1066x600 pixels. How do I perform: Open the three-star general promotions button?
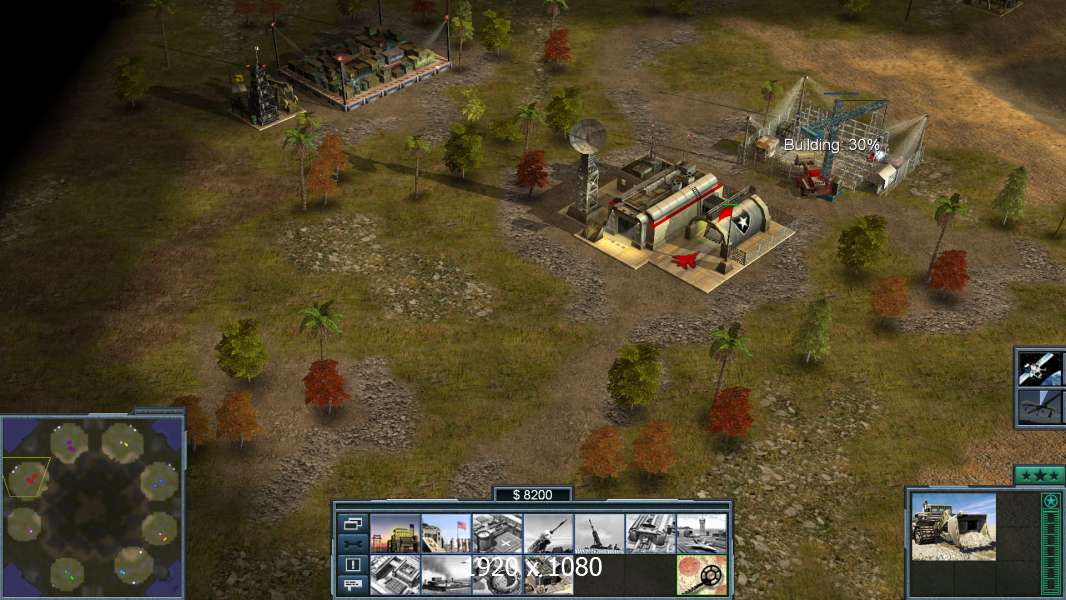1039,475
